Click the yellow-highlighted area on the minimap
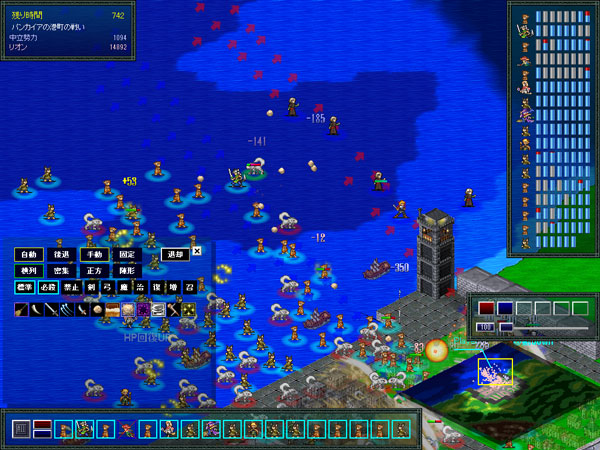 495,371
